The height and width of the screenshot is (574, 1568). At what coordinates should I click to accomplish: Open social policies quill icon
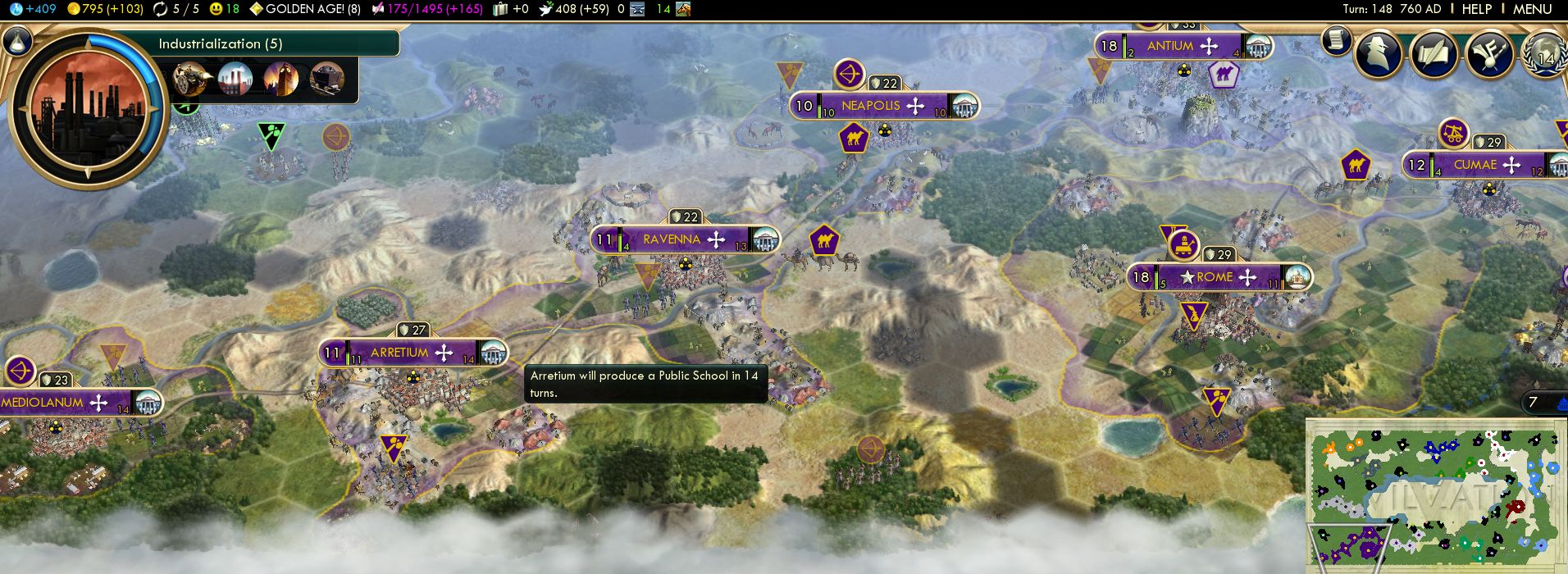[1434, 54]
